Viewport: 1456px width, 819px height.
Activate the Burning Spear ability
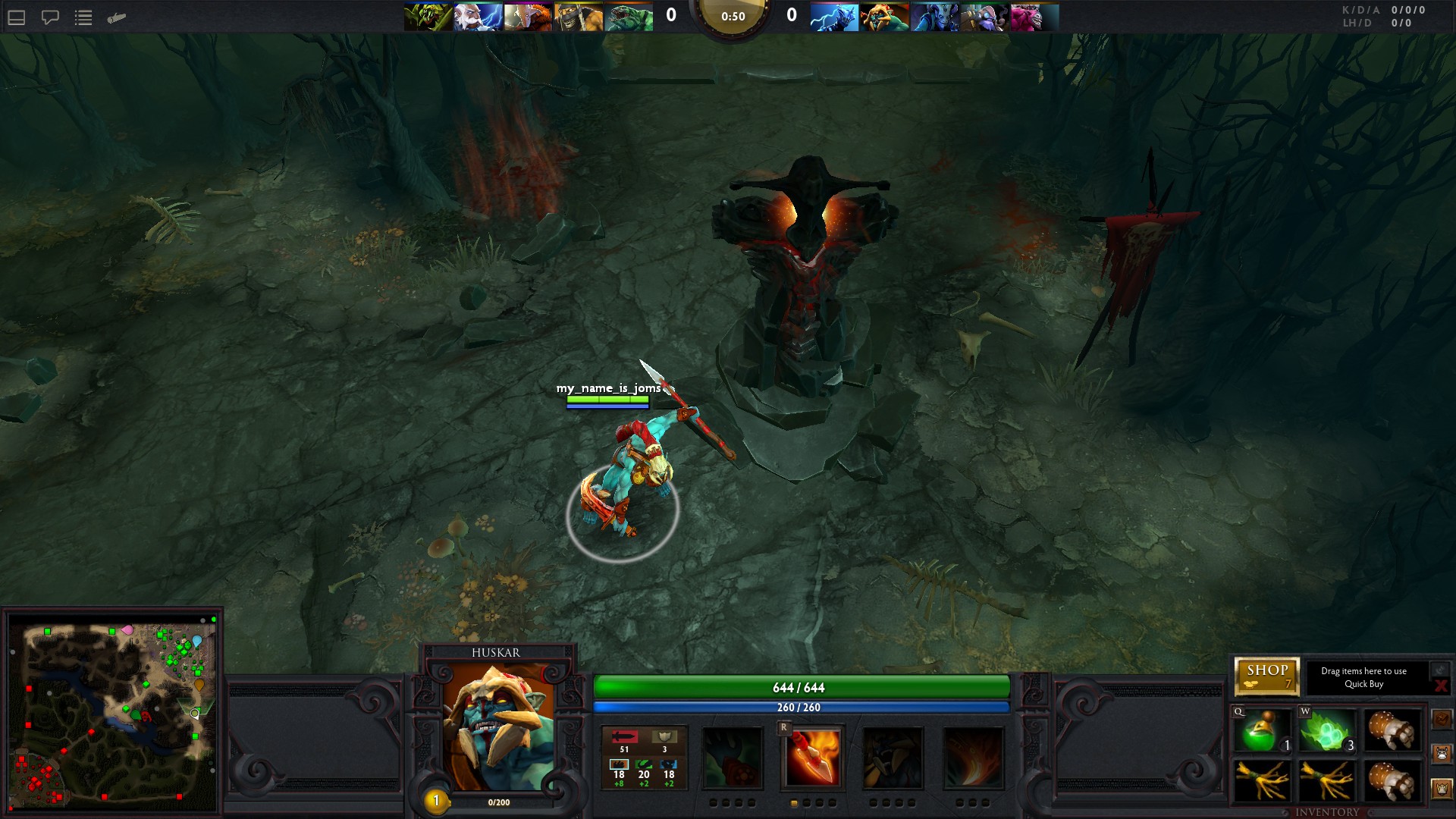pos(813,758)
